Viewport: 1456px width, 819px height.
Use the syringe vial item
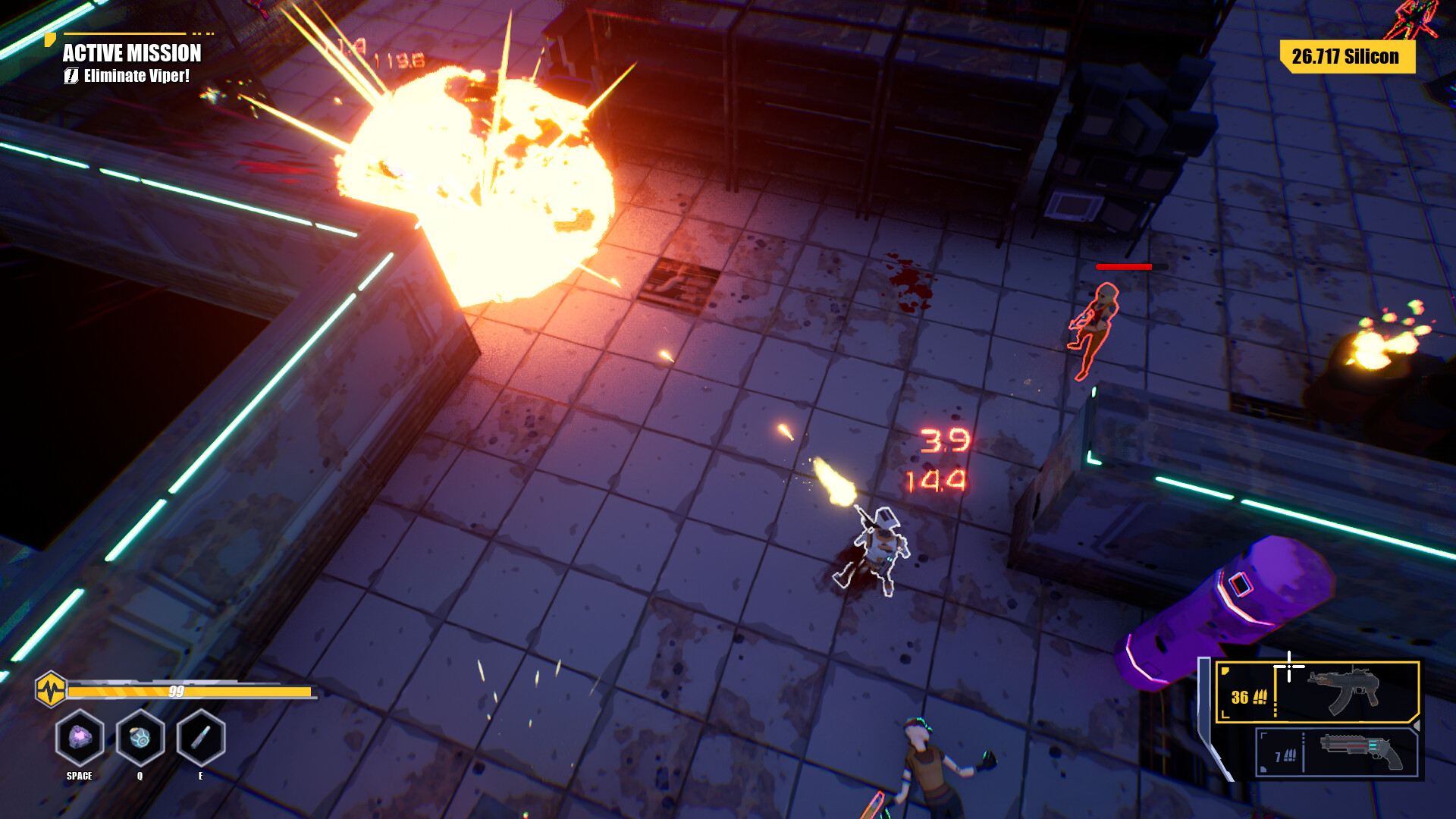coord(201,738)
